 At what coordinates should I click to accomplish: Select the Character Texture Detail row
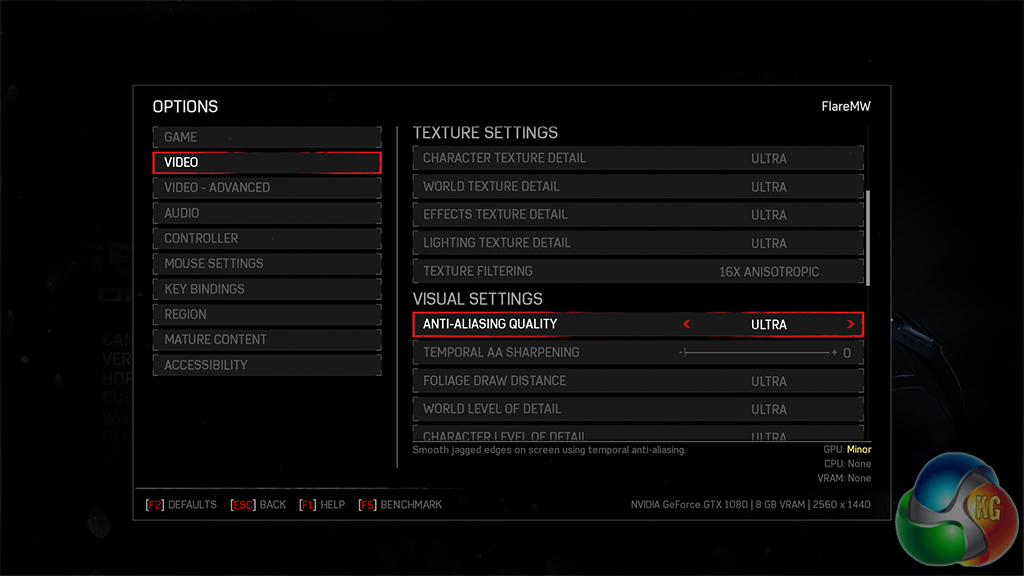pos(637,158)
